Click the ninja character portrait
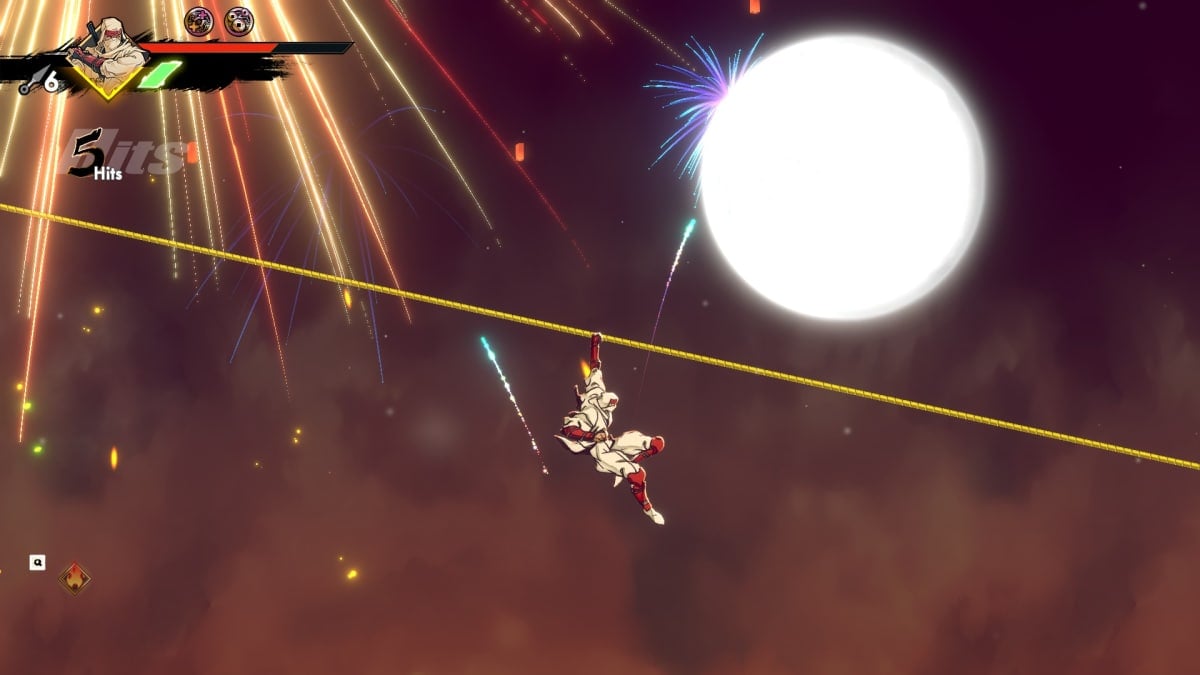The height and width of the screenshot is (675, 1200). 109,57
